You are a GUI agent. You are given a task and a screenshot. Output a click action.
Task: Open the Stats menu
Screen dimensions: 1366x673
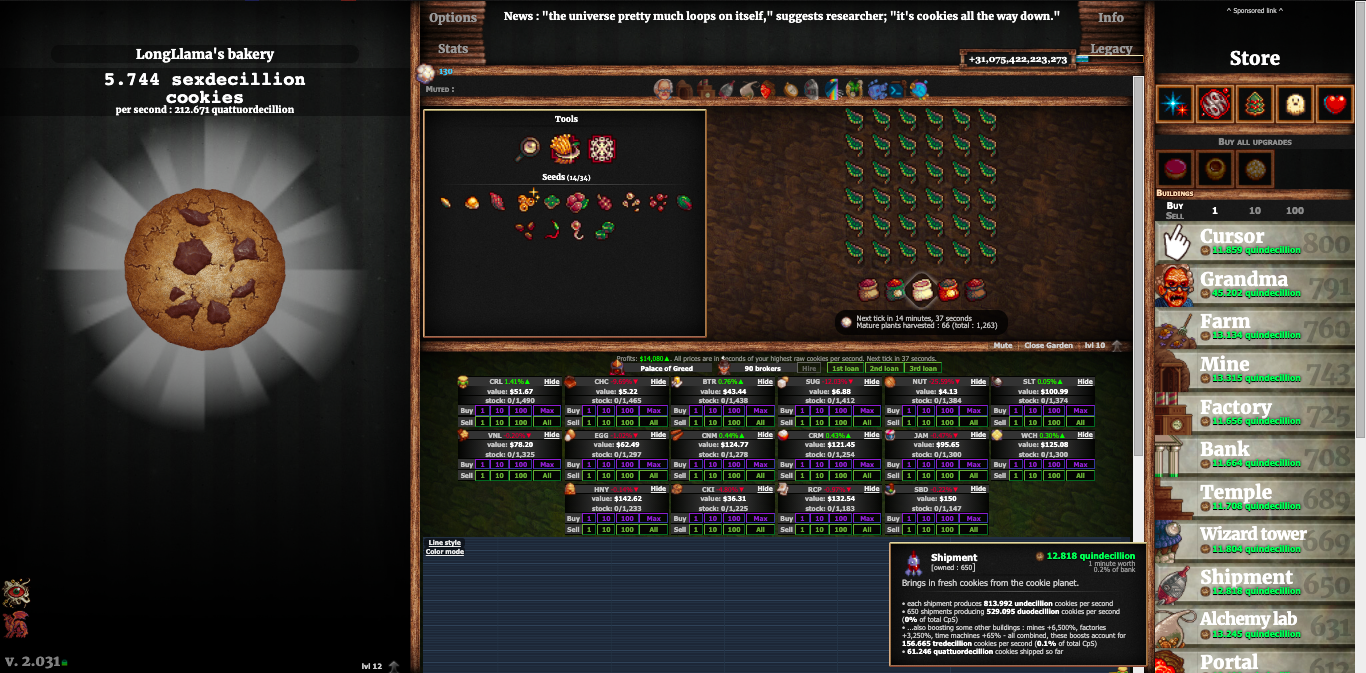(x=453, y=48)
